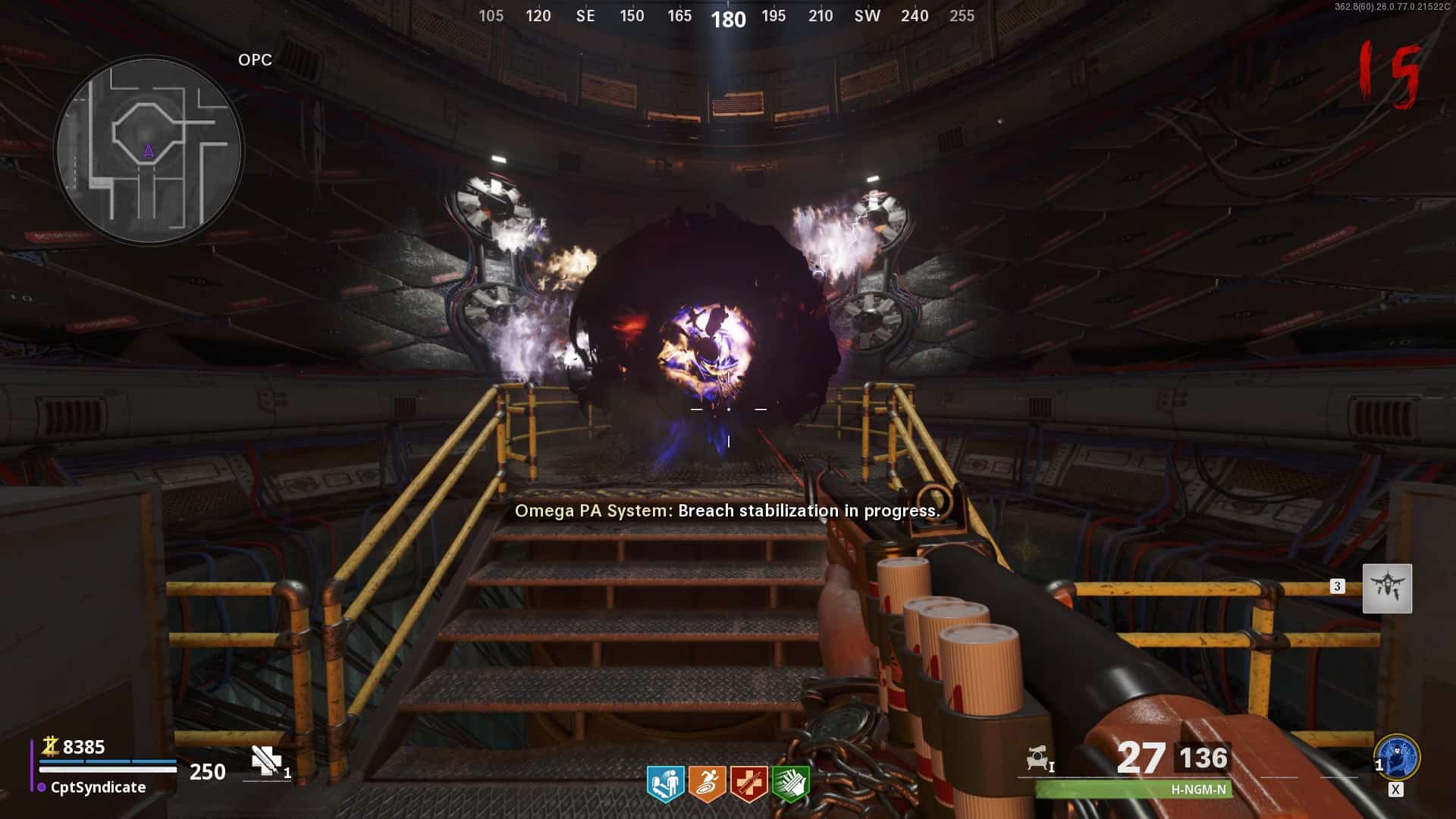Click the circular minimap
Image resolution: width=1456 pixels, height=819 pixels.
tap(149, 151)
